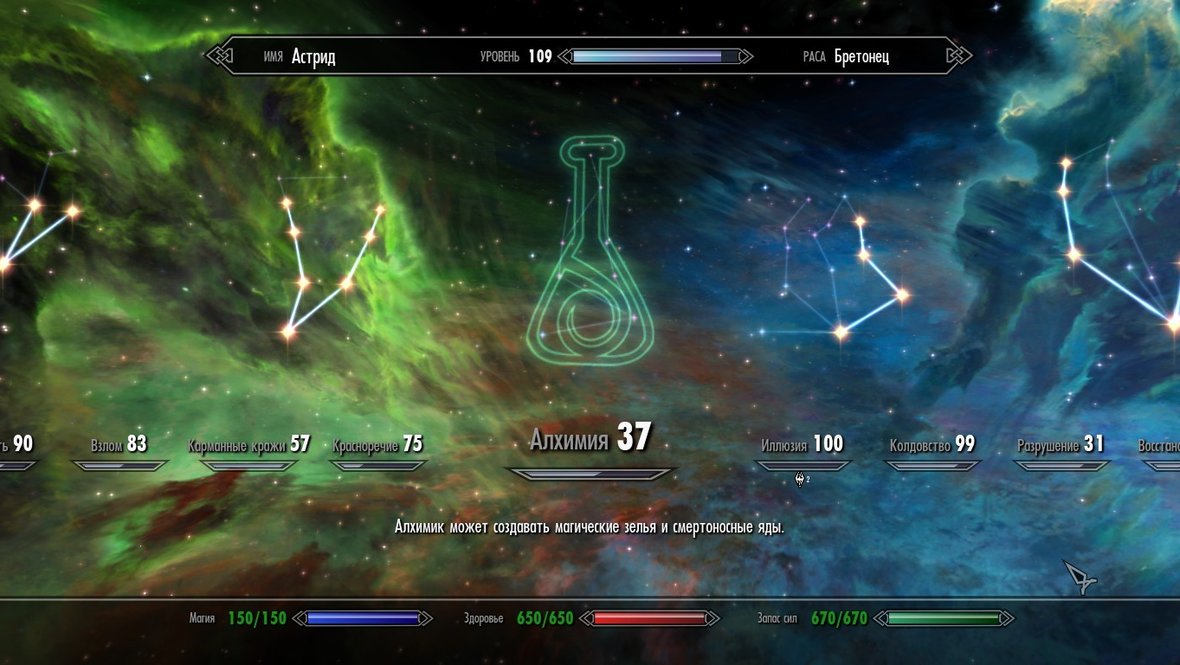
Task: Choose the Колдовство skill
Action: click(932, 445)
